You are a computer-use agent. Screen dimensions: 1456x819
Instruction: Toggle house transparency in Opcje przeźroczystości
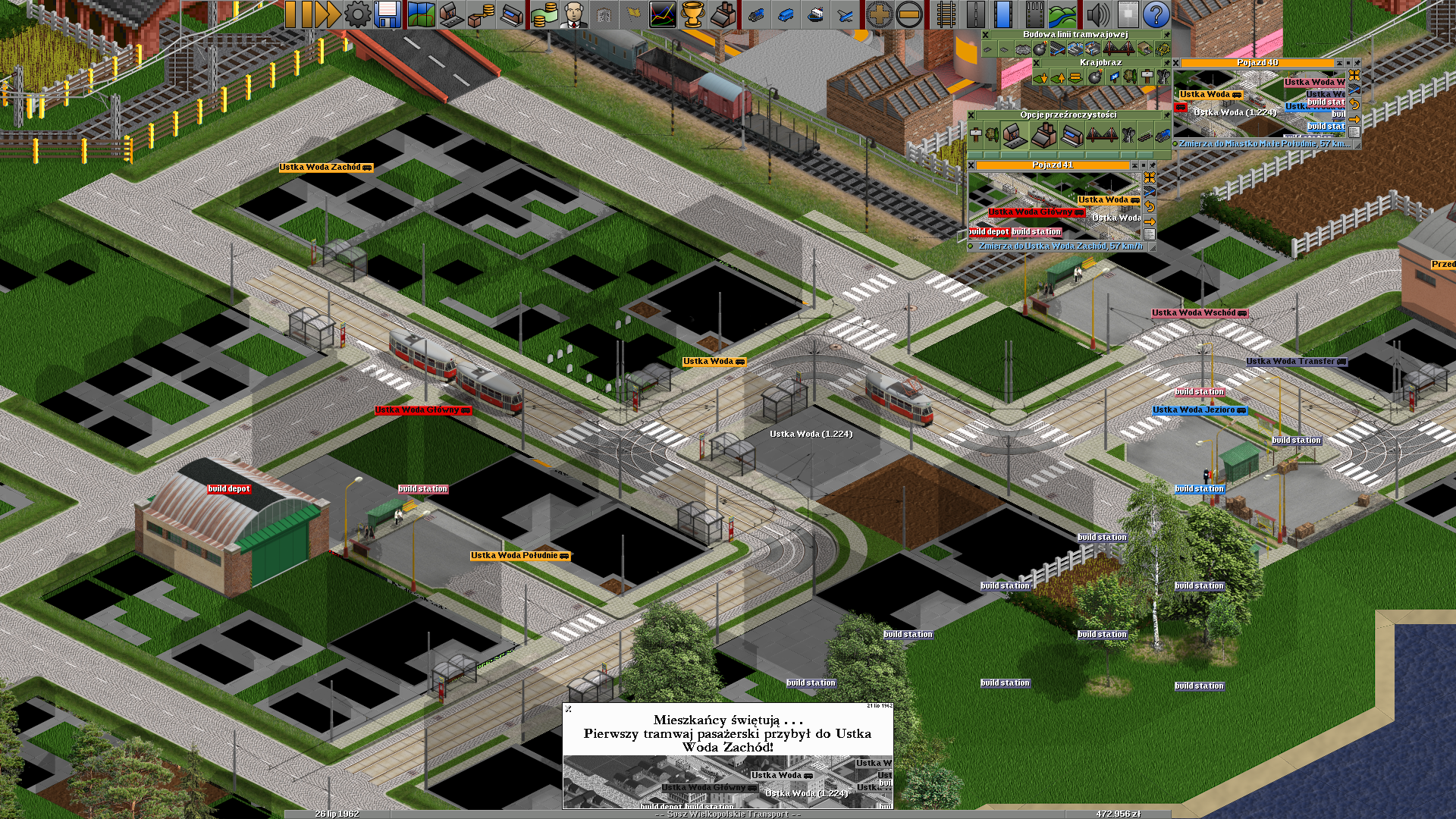click(1015, 136)
